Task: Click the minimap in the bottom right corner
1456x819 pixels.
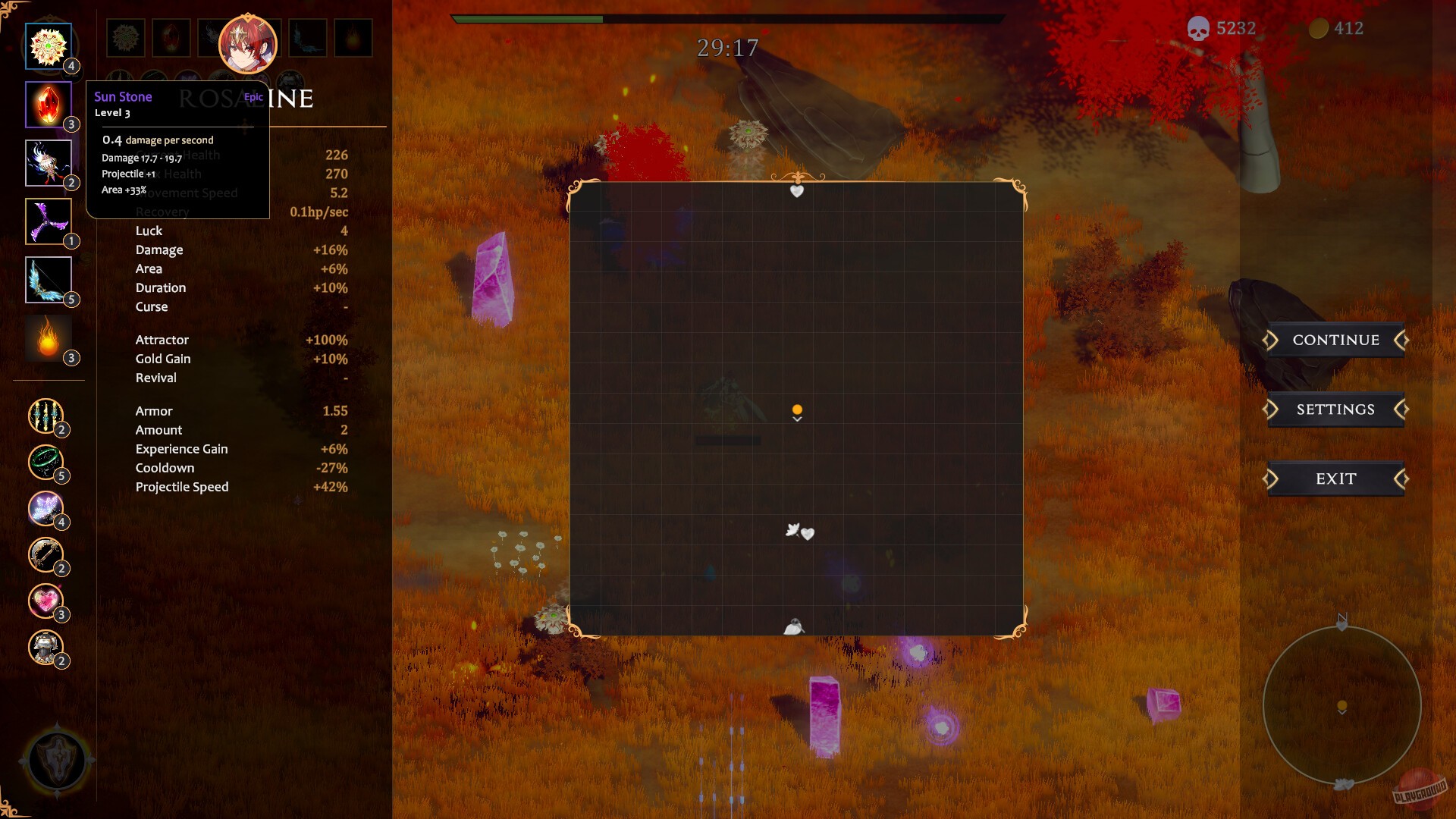Action: (x=1341, y=705)
